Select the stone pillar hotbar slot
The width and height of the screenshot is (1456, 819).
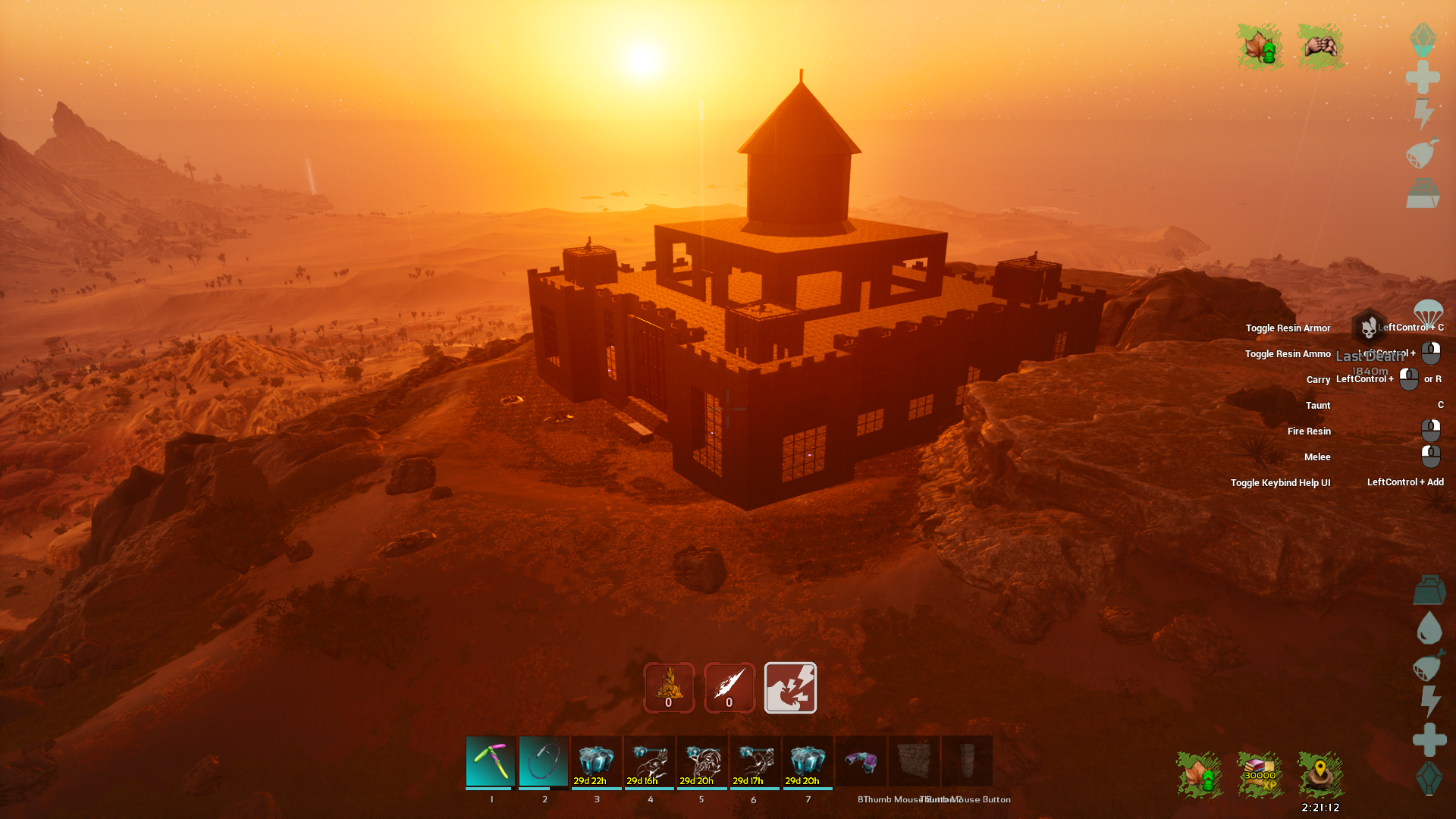pos(967,761)
